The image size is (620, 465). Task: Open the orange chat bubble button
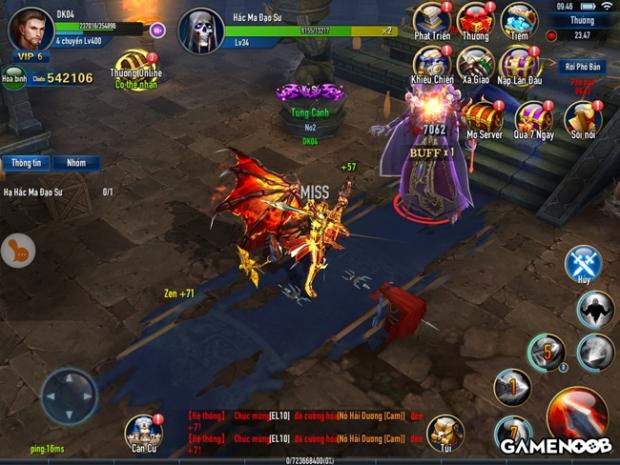pyautogui.click(x=17, y=250)
